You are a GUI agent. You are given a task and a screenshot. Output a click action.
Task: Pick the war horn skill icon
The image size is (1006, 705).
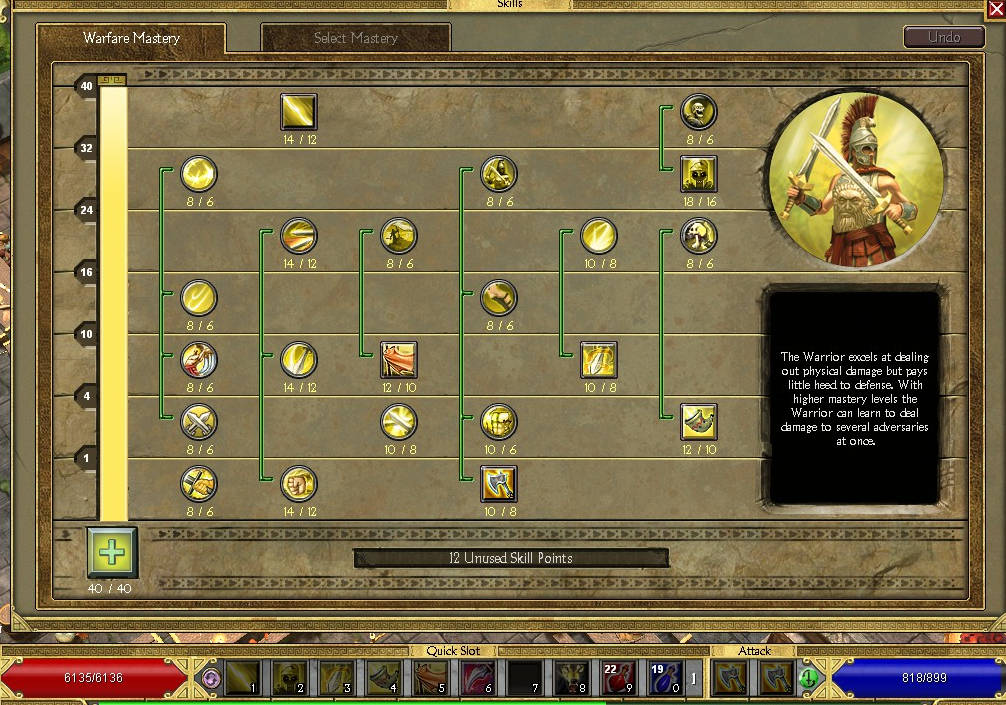click(699, 422)
